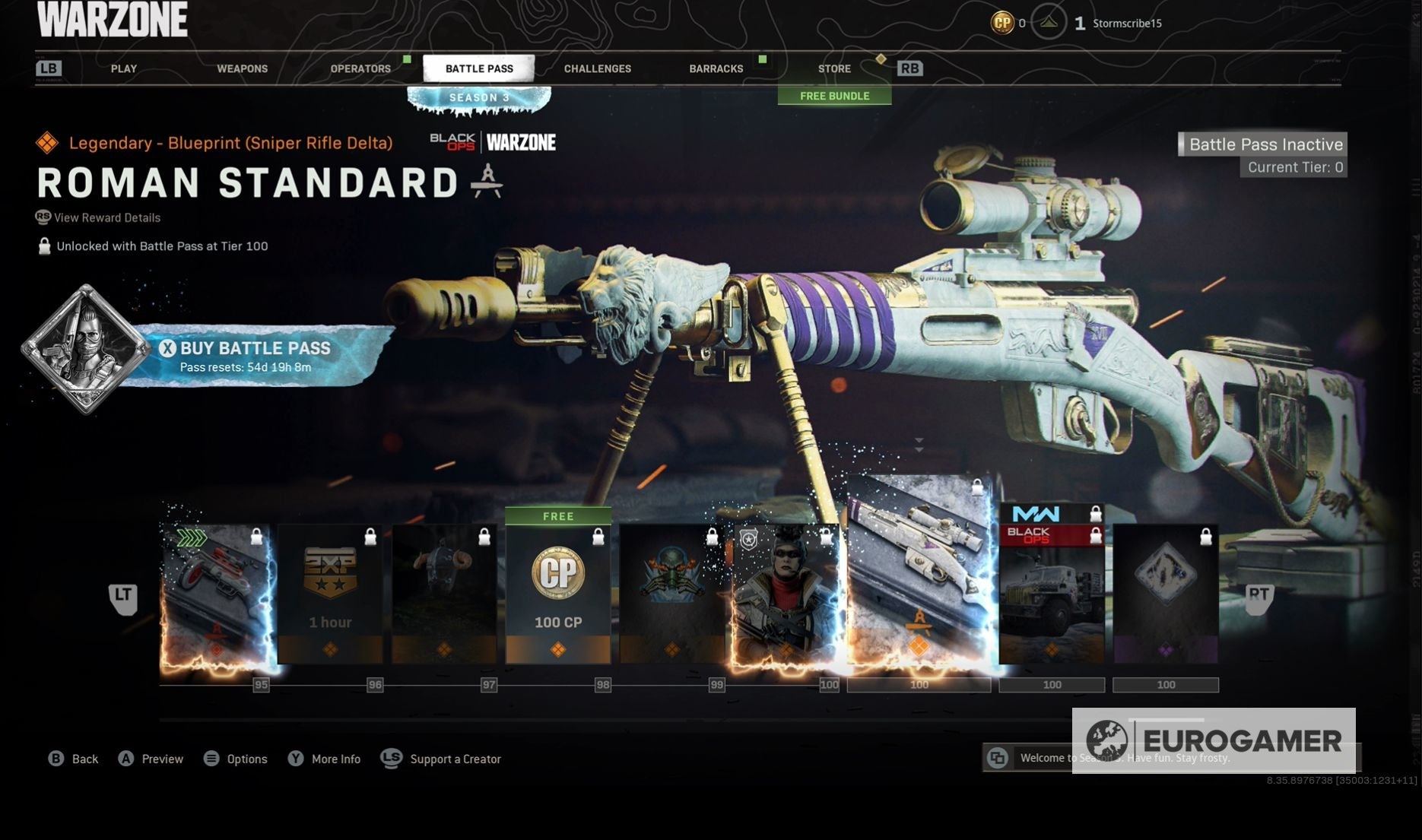
Task: Choose the tier 95 red weapon blueprint tile
Action: click(217, 594)
